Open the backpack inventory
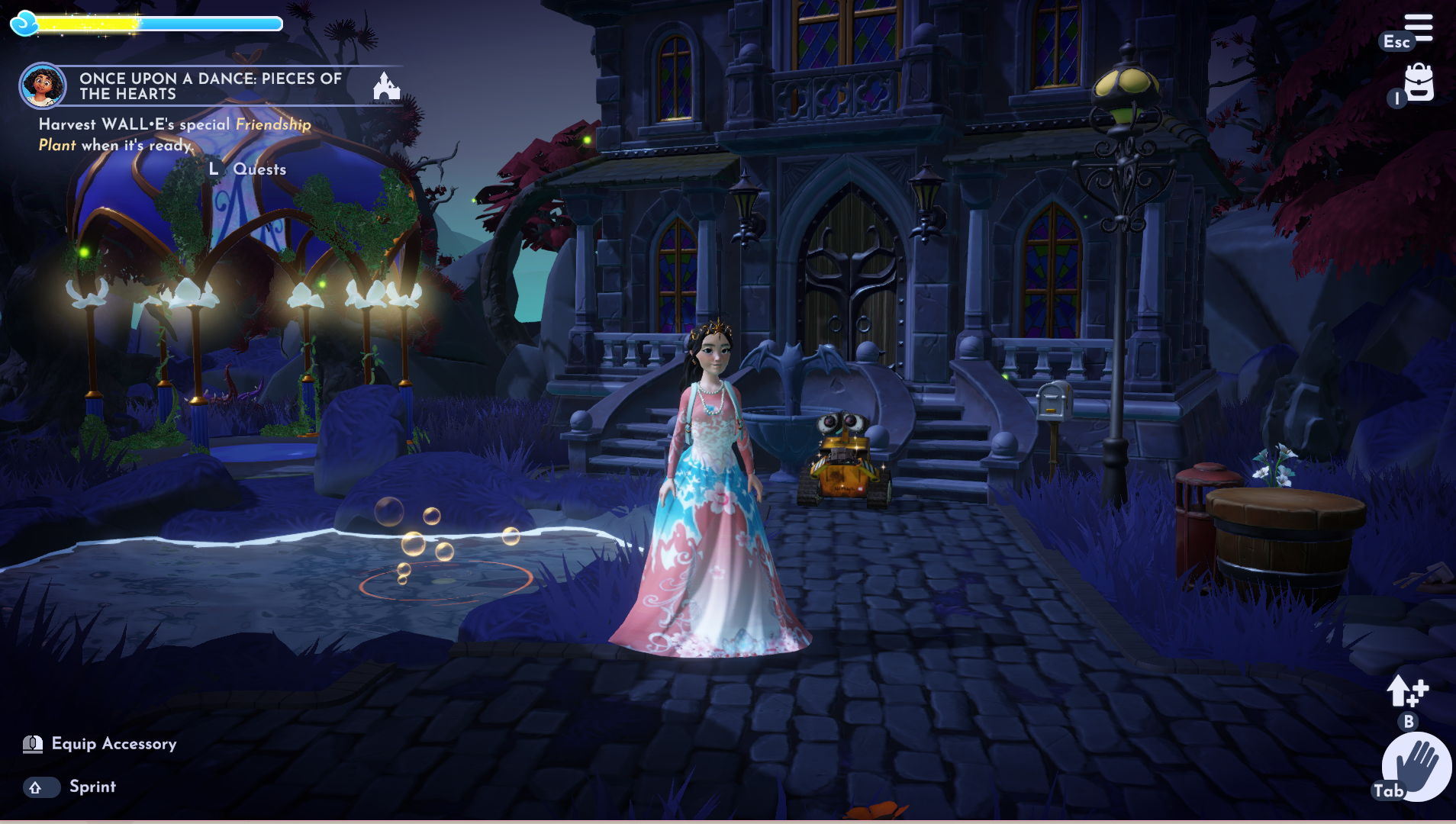 click(x=1419, y=82)
